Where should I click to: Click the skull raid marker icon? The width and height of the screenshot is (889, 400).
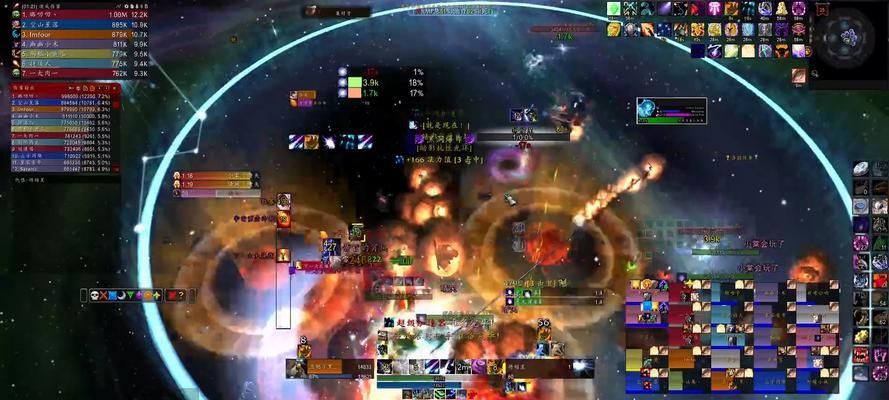pyautogui.click(x=96, y=295)
